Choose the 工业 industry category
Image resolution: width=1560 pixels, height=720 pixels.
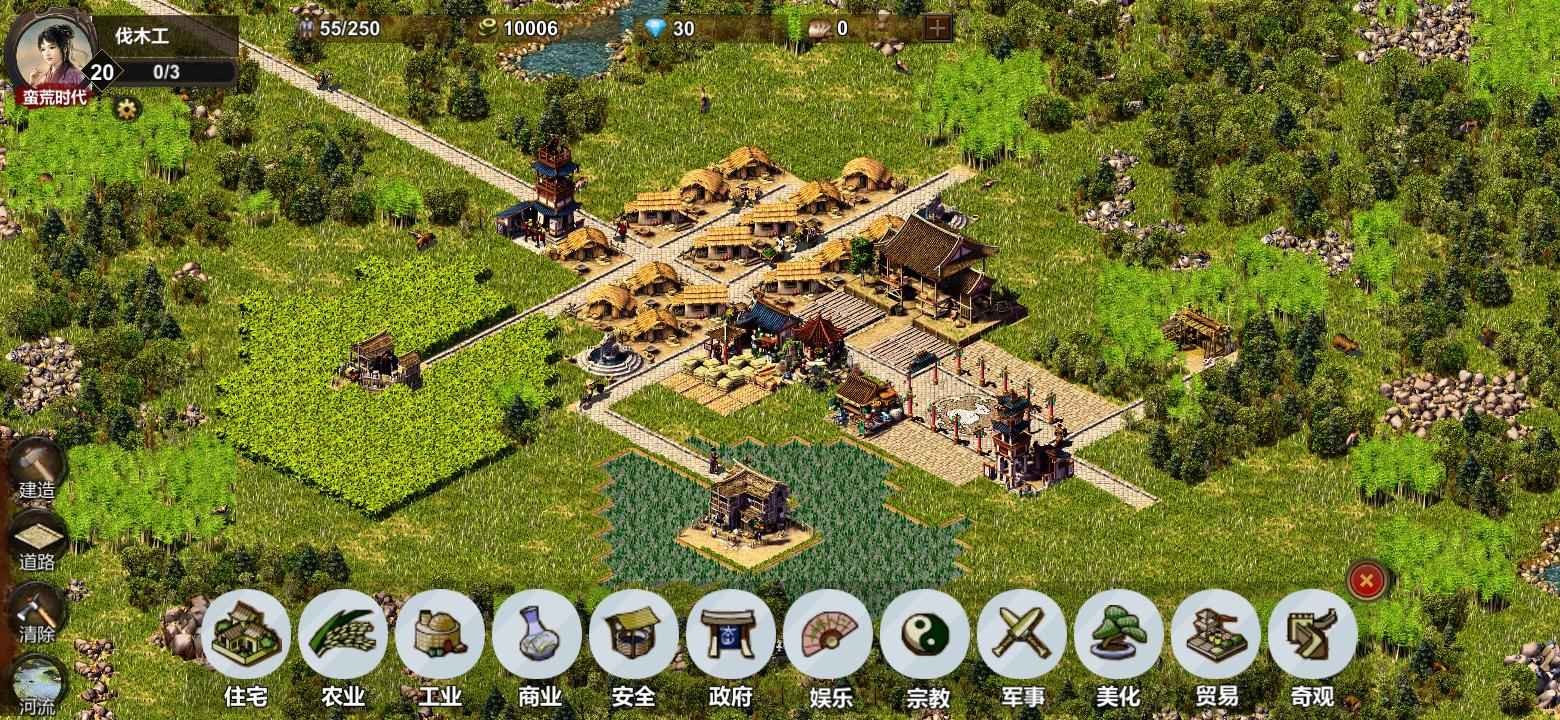(440, 635)
